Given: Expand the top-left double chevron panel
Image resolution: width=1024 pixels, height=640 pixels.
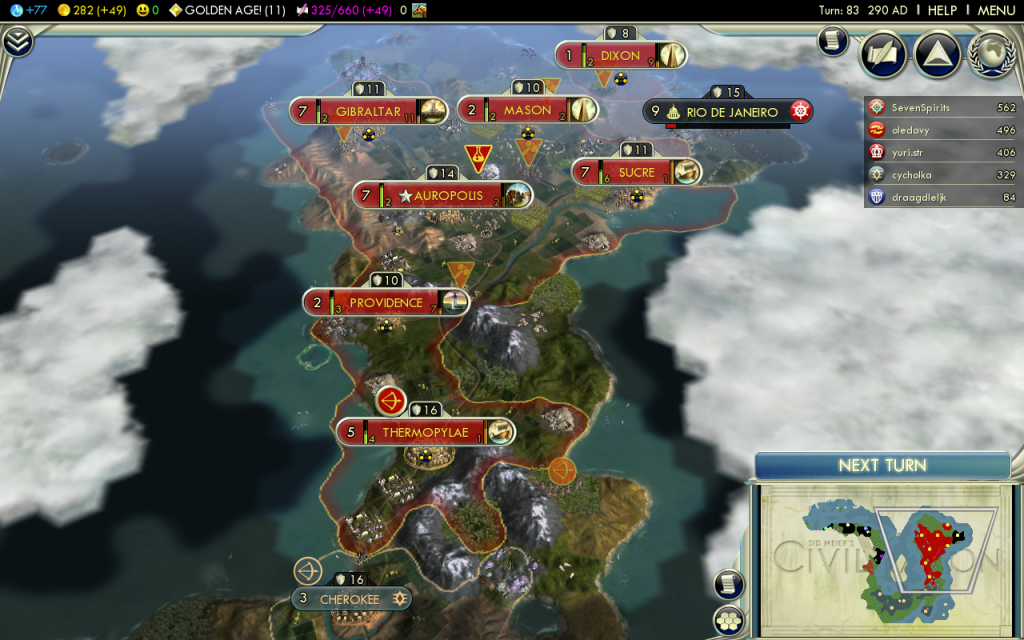Looking at the screenshot, I should pos(18,42).
